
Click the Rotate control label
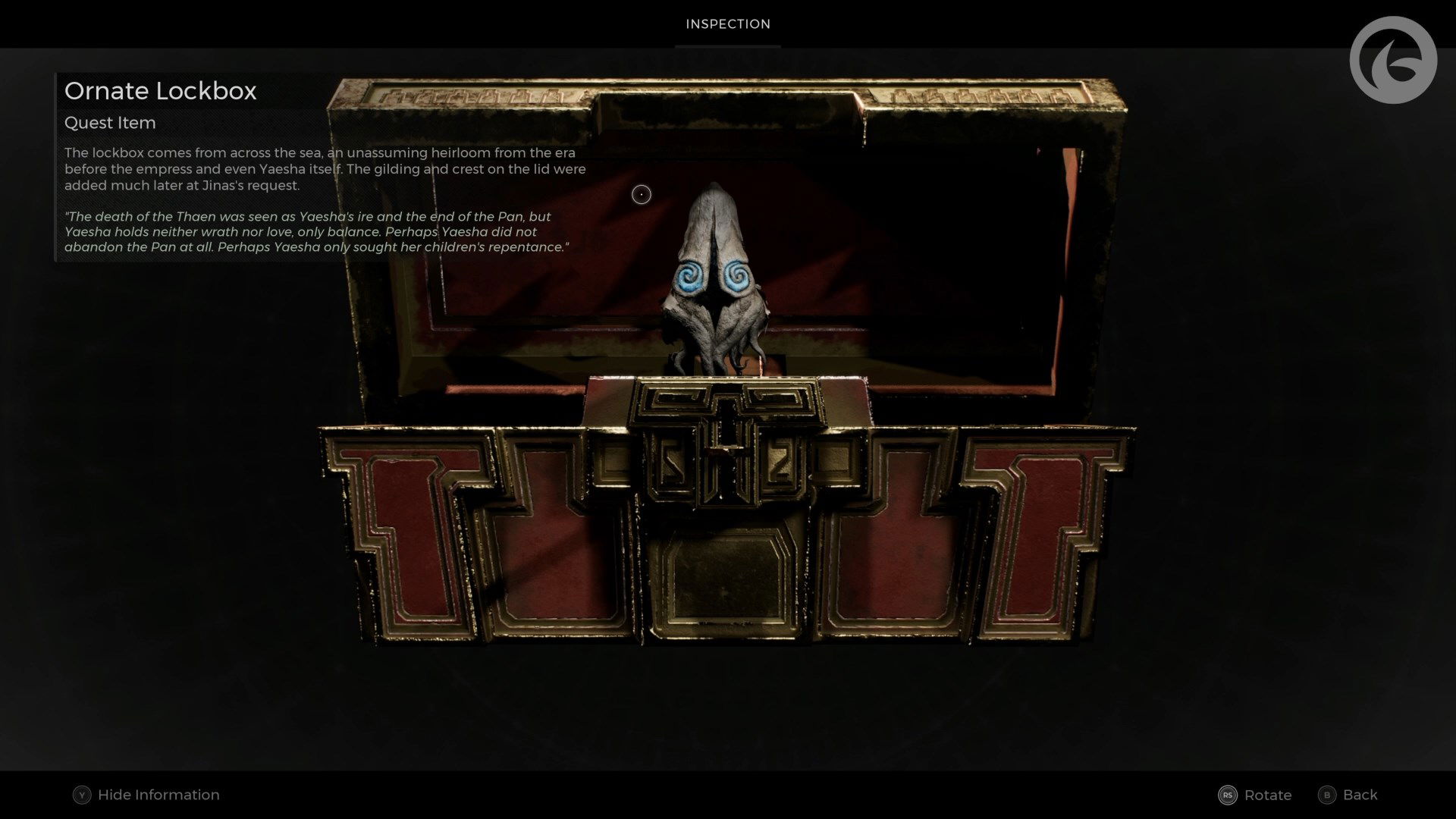tap(1267, 795)
